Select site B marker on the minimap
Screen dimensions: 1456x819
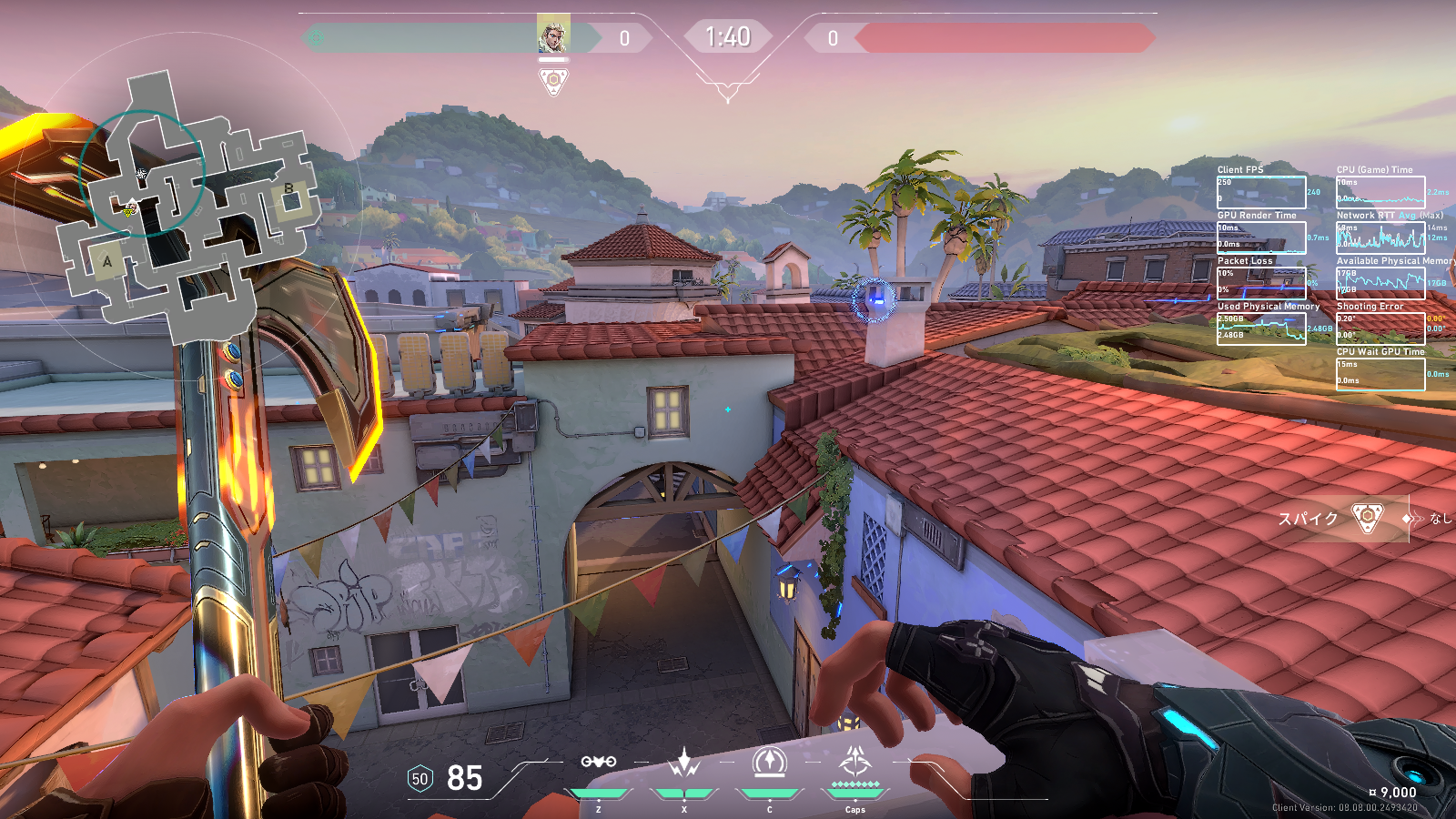[288, 189]
